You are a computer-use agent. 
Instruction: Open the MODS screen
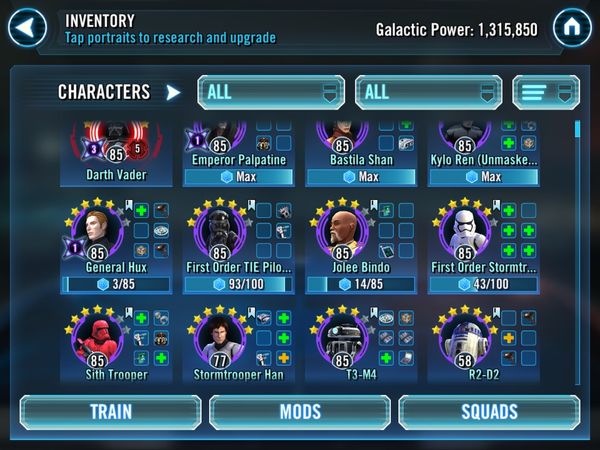[x=300, y=412]
